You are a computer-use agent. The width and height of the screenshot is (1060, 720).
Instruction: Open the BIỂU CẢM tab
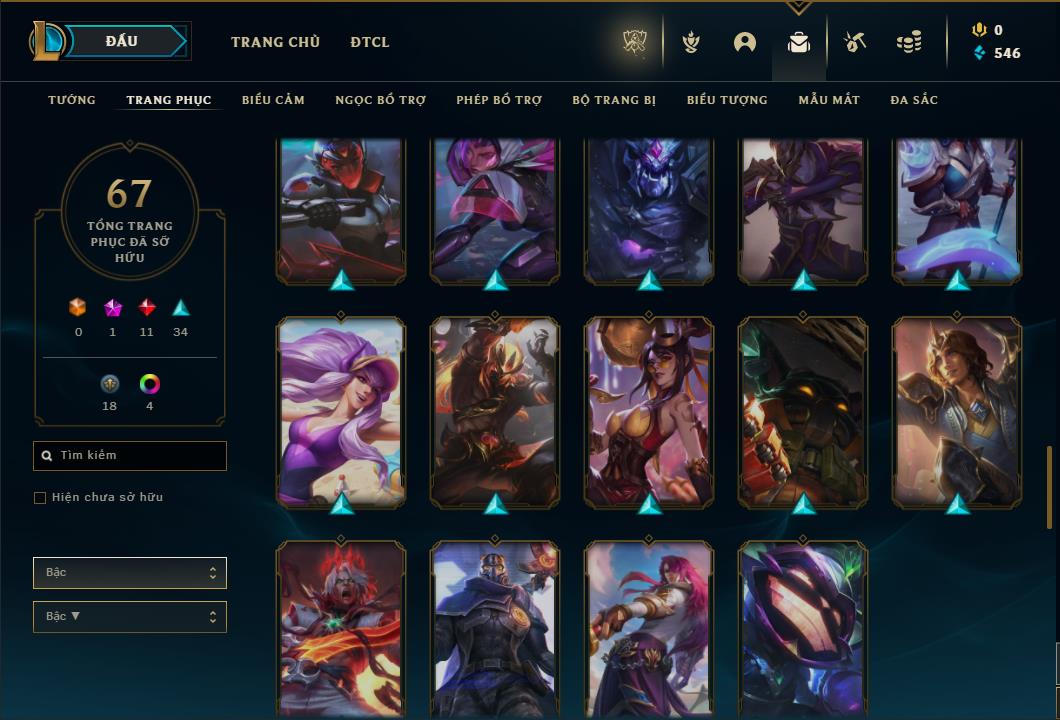(273, 100)
